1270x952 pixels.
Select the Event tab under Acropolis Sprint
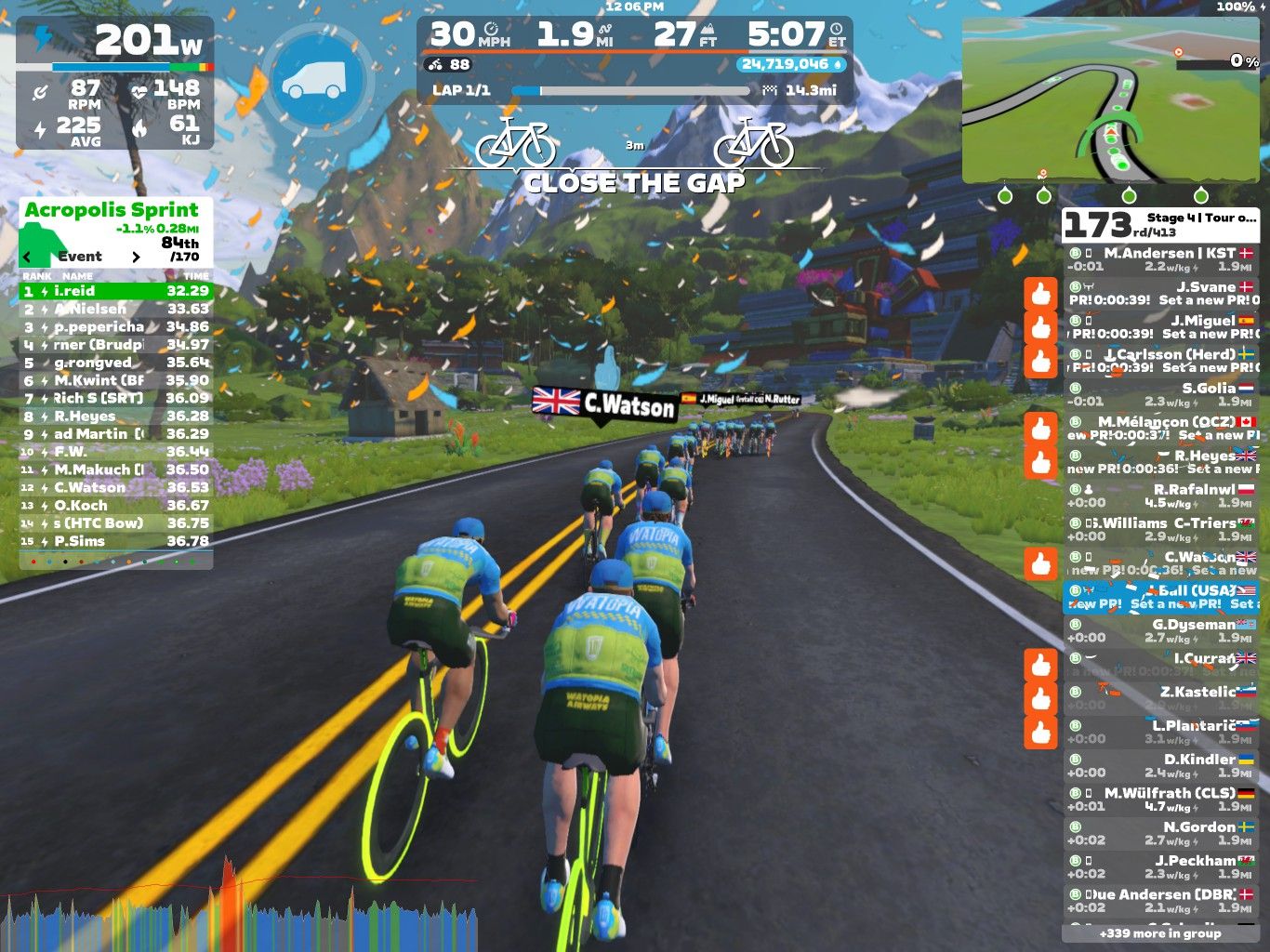pos(82,256)
